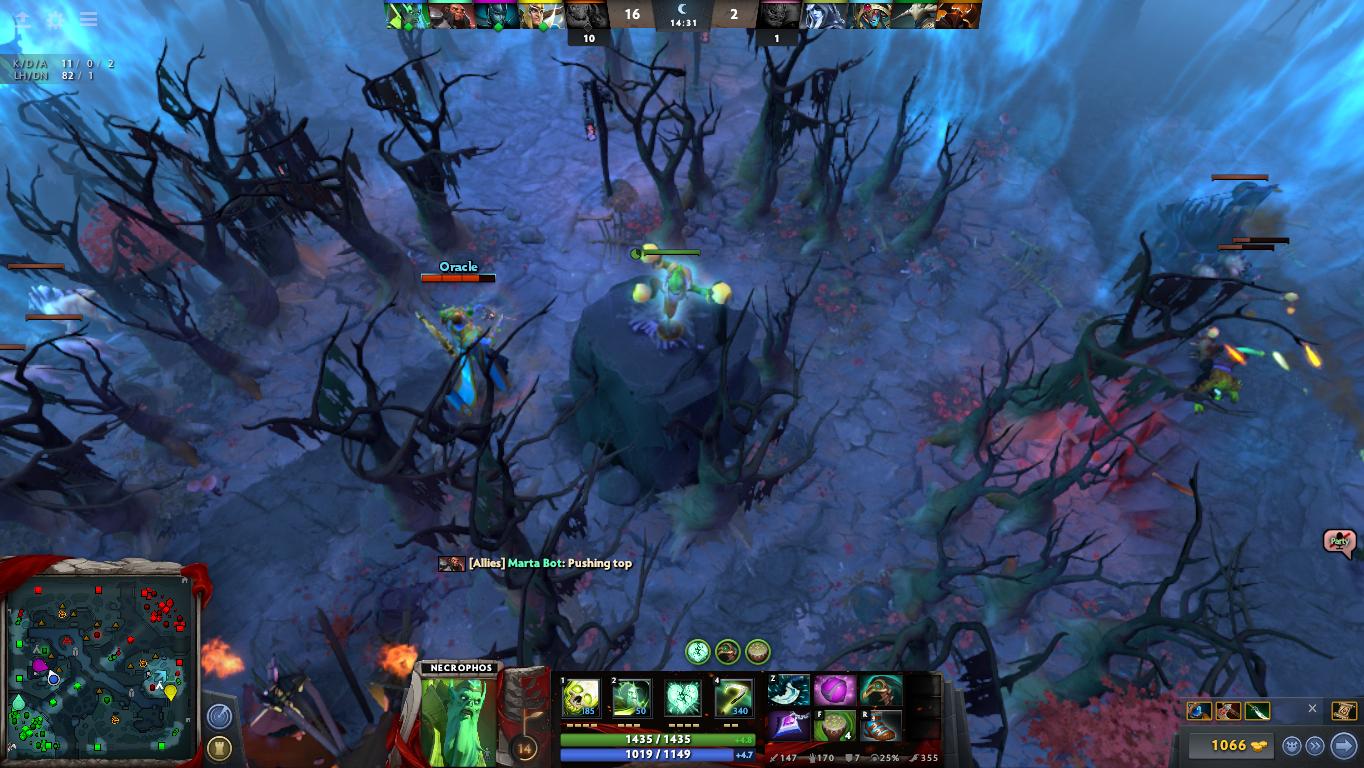Viewport: 1364px width, 768px height.
Task: Cast Reaper's Scythe ultimate ability
Action: click(x=733, y=697)
